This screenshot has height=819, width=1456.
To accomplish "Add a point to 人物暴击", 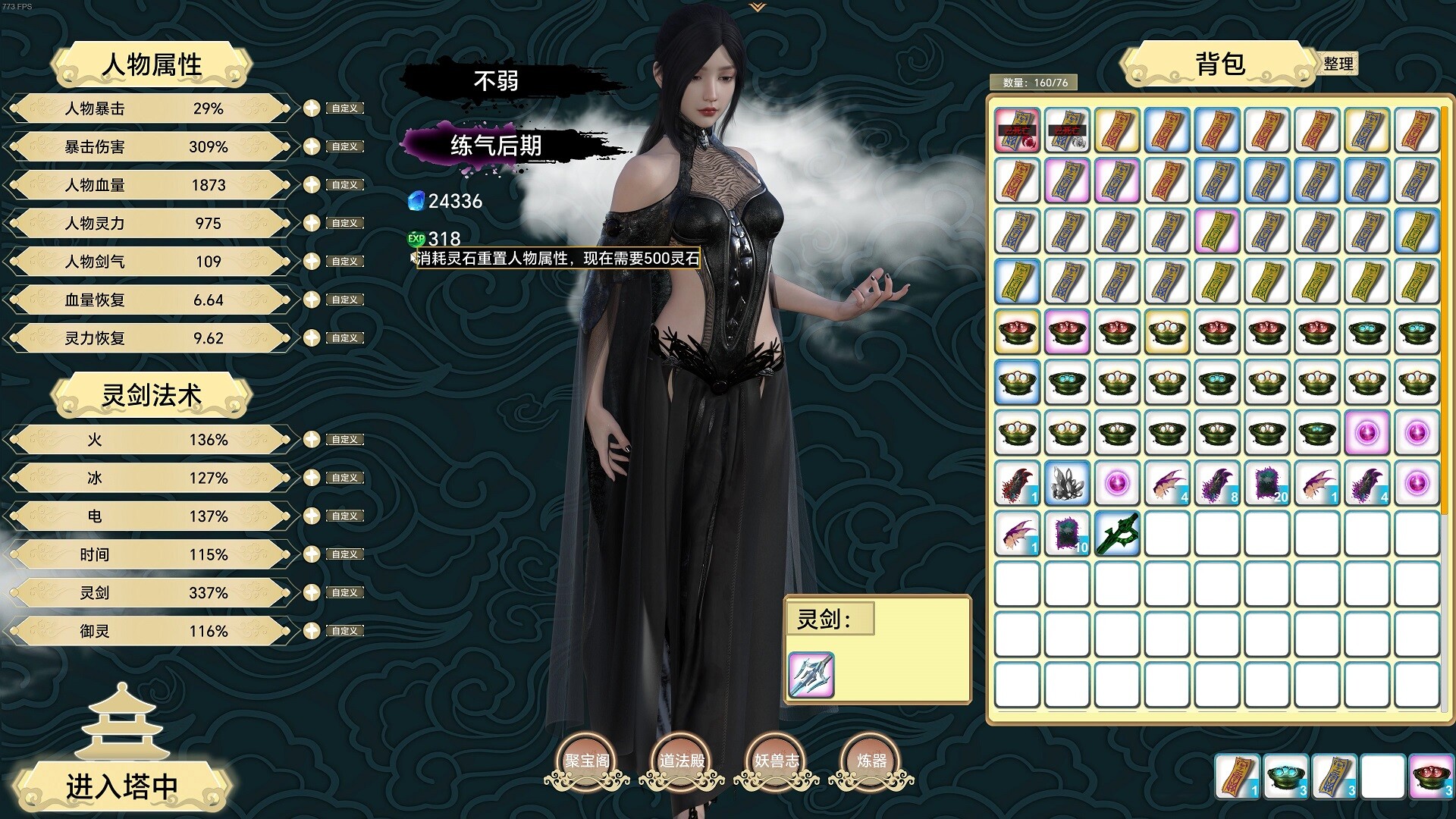I will coord(312,108).
